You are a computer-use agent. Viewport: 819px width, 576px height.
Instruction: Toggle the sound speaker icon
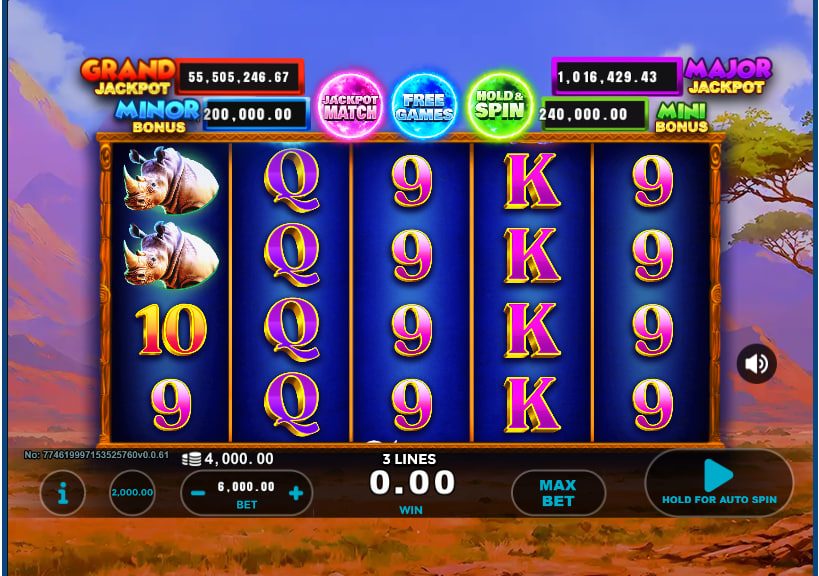pyautogui.click(x=756, y=364)
